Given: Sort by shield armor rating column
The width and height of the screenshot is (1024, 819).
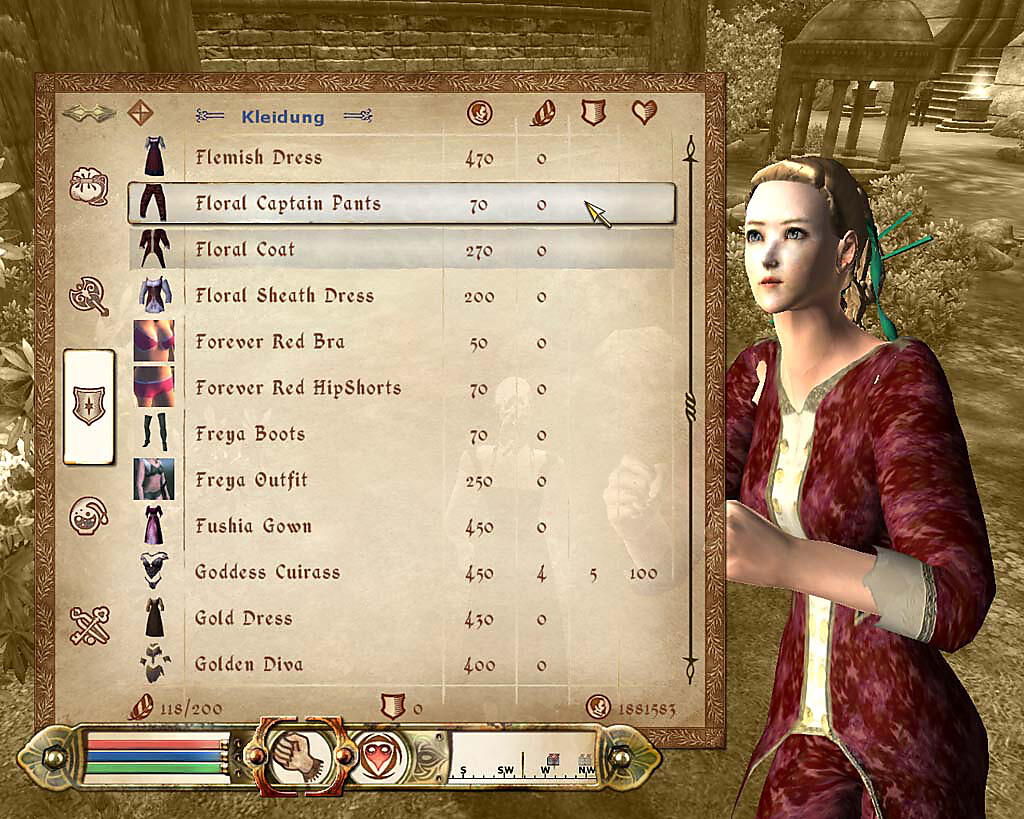Looking at the screenshot, I should point(594,113).
